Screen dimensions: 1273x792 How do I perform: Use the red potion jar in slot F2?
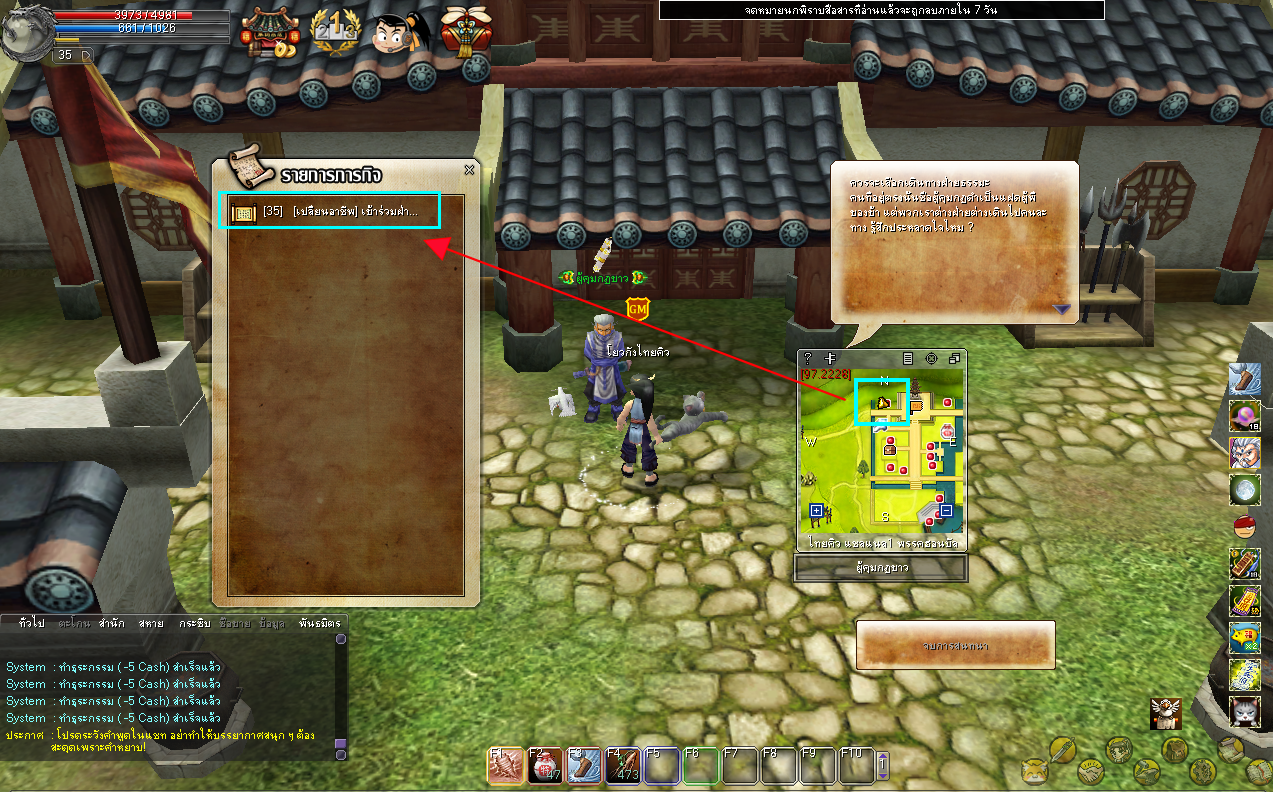[545, 765]
